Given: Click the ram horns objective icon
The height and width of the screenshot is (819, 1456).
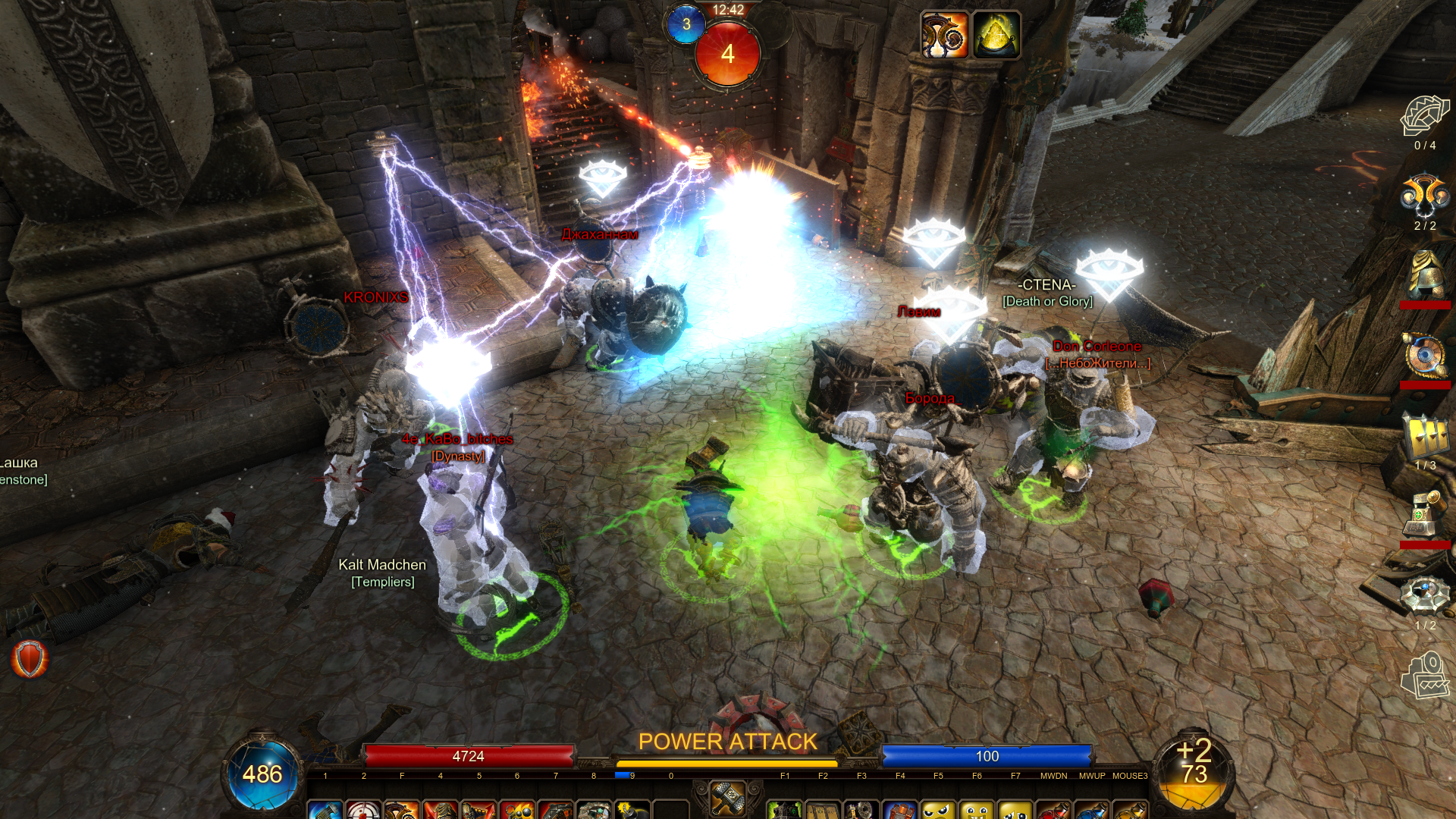Looking at the screenshot, I should [1424, 196].
